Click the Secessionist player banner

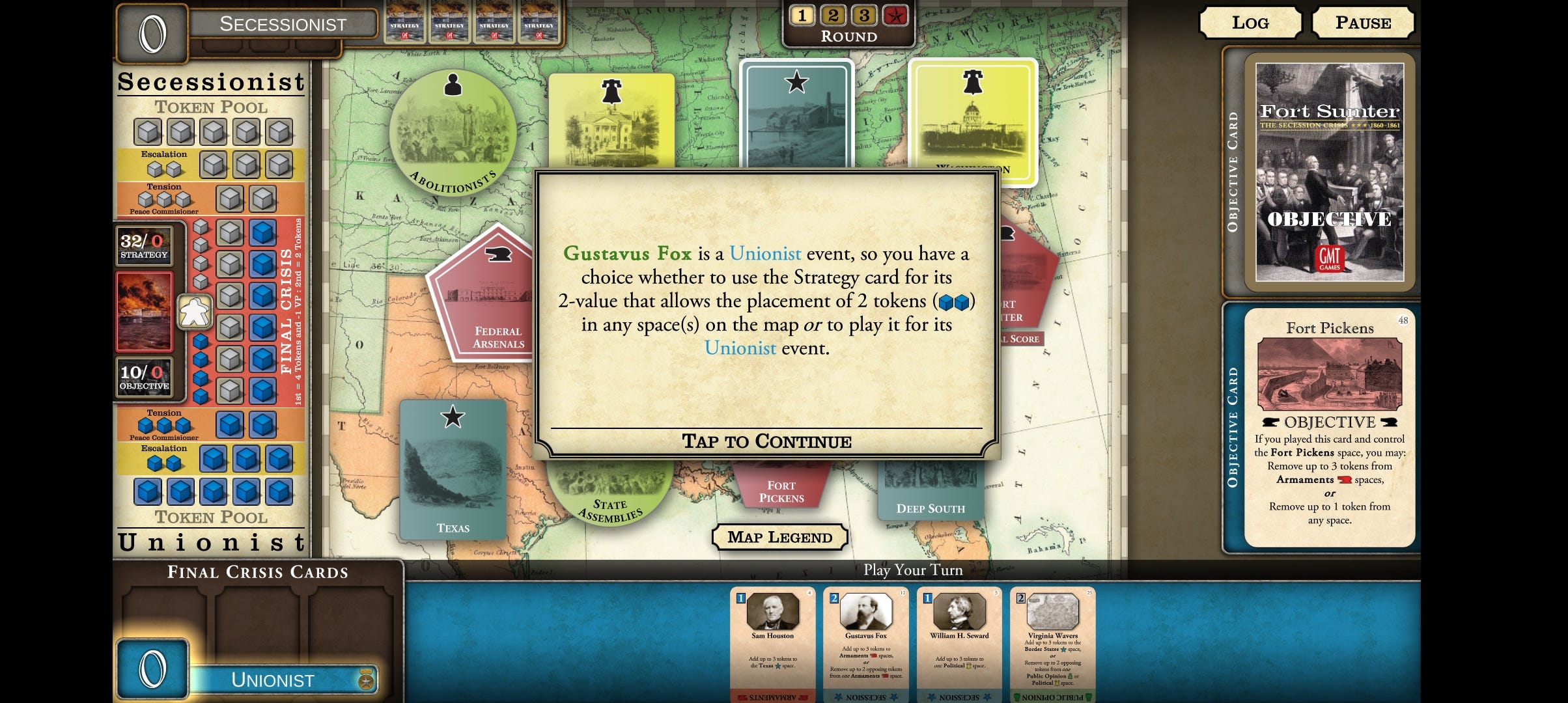[x=283, y=25]
